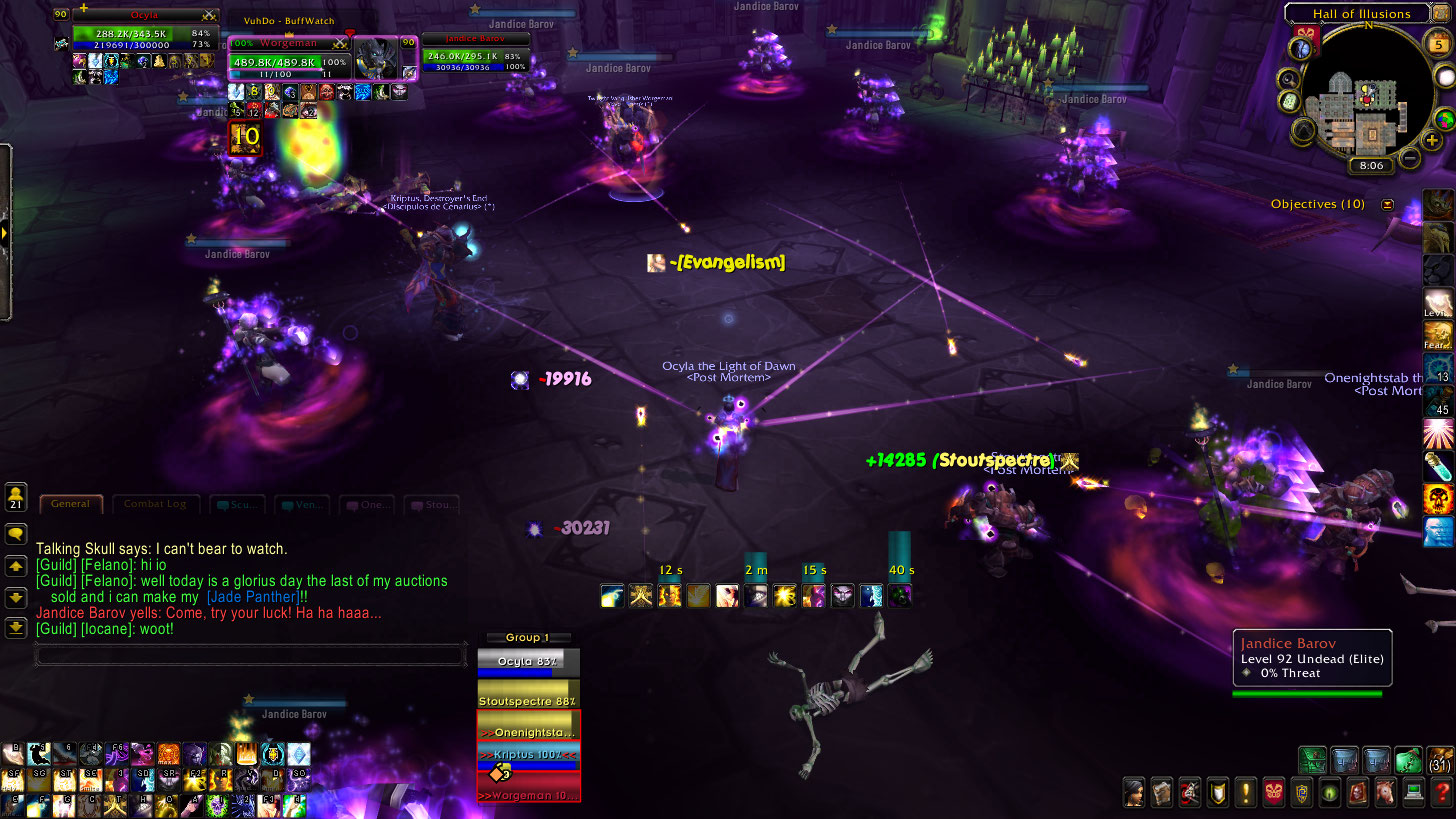The height and width of the screenshot is (819, 1456).
Task: Open the social friends button showing 21
Action: click(x=16, y=496)
